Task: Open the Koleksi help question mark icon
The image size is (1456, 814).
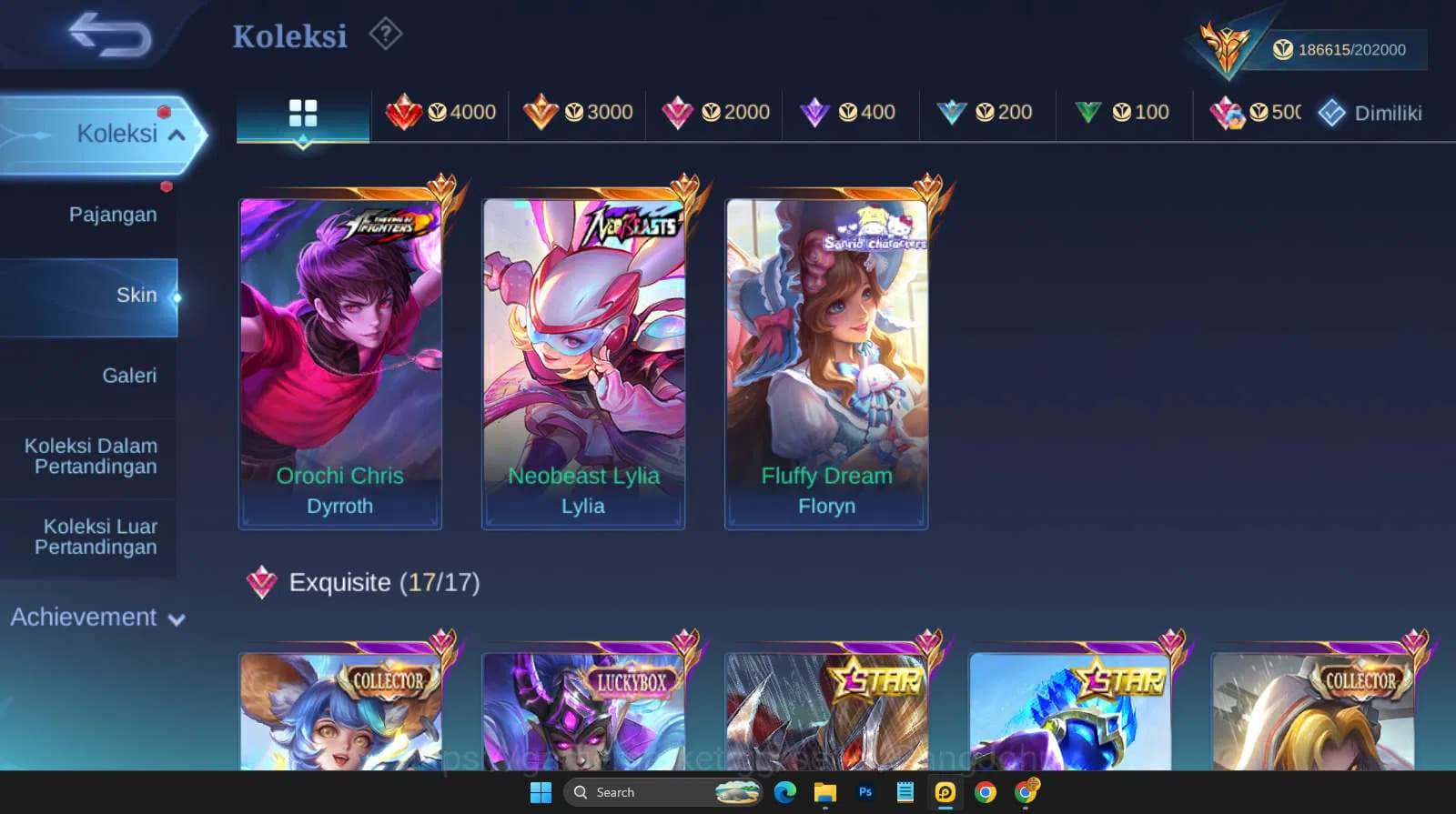Action: 386,34
